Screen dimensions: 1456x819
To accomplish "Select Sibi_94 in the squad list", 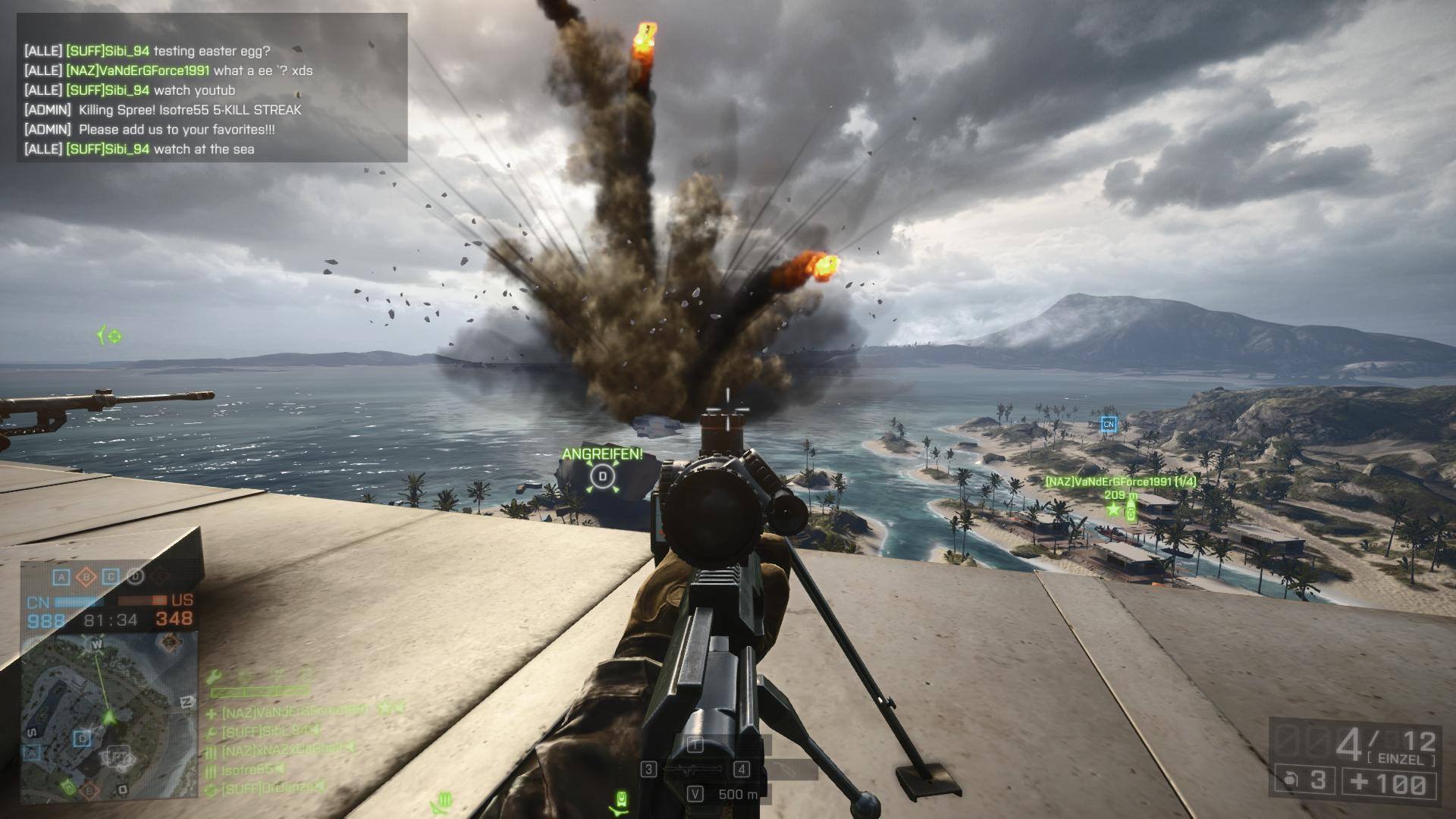I will [x=265, y=731].
